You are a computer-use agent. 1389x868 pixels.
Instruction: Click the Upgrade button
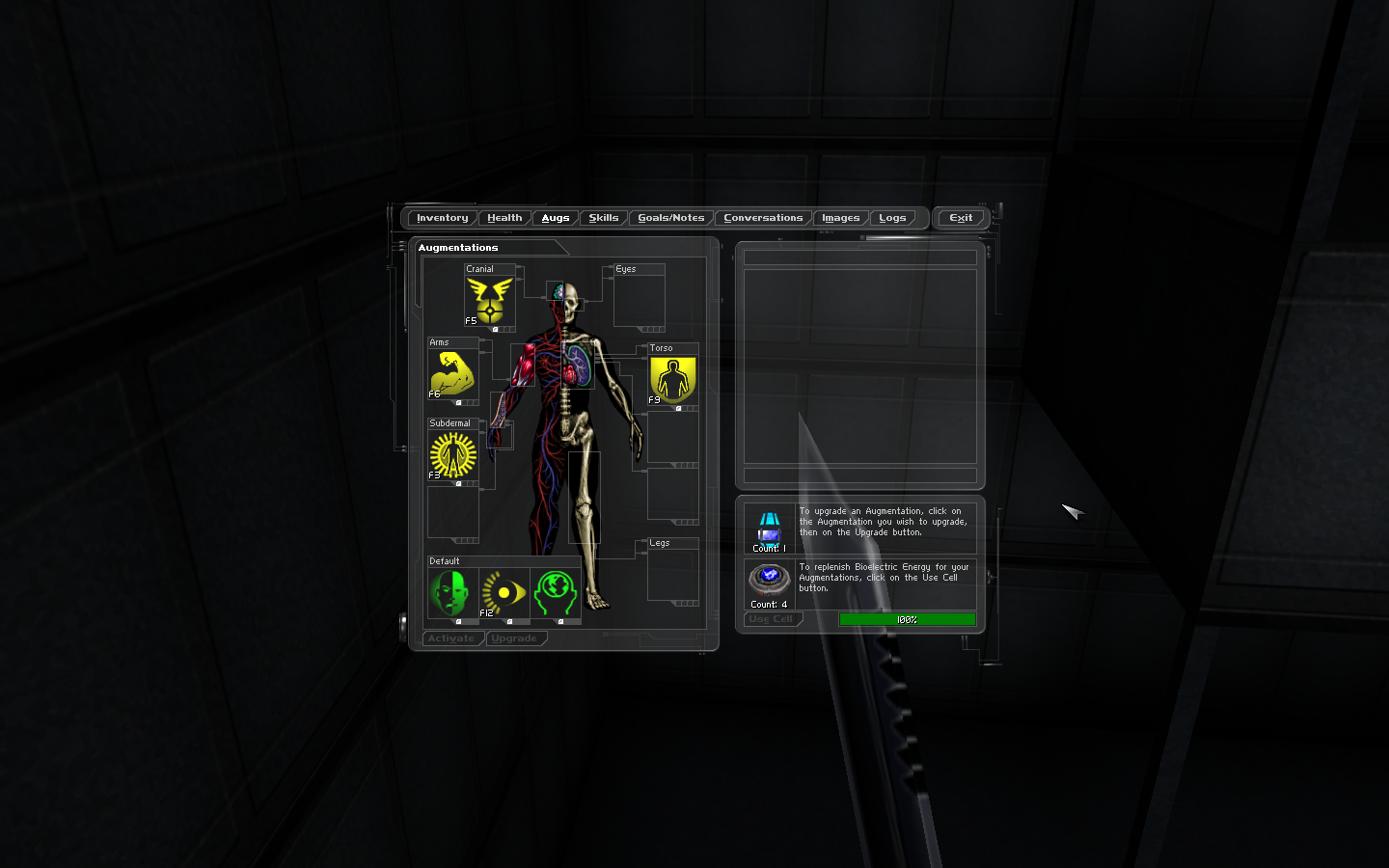pyautogui.click(x=514, y=638)
